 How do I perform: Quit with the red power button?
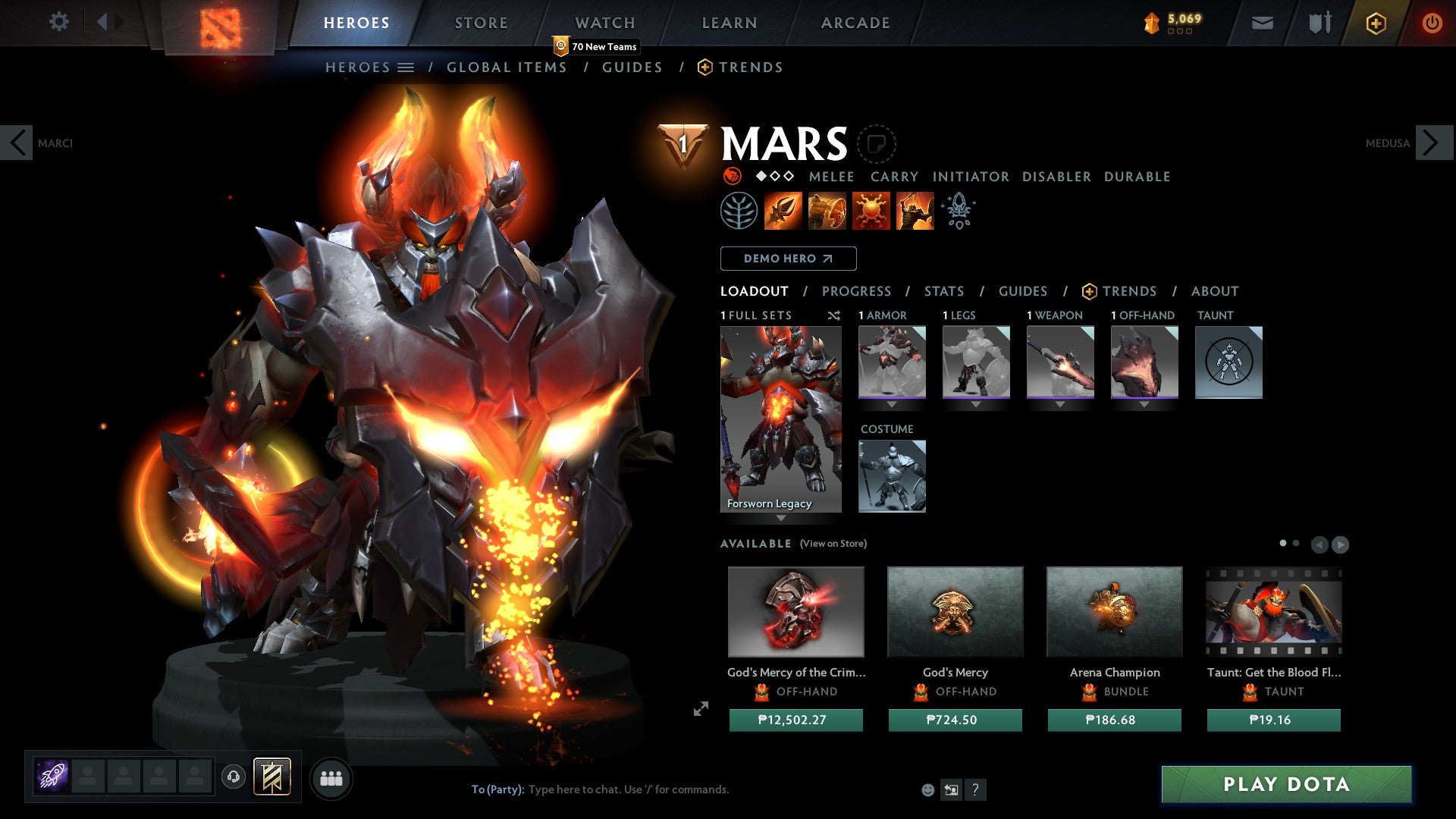[1432, 23]
